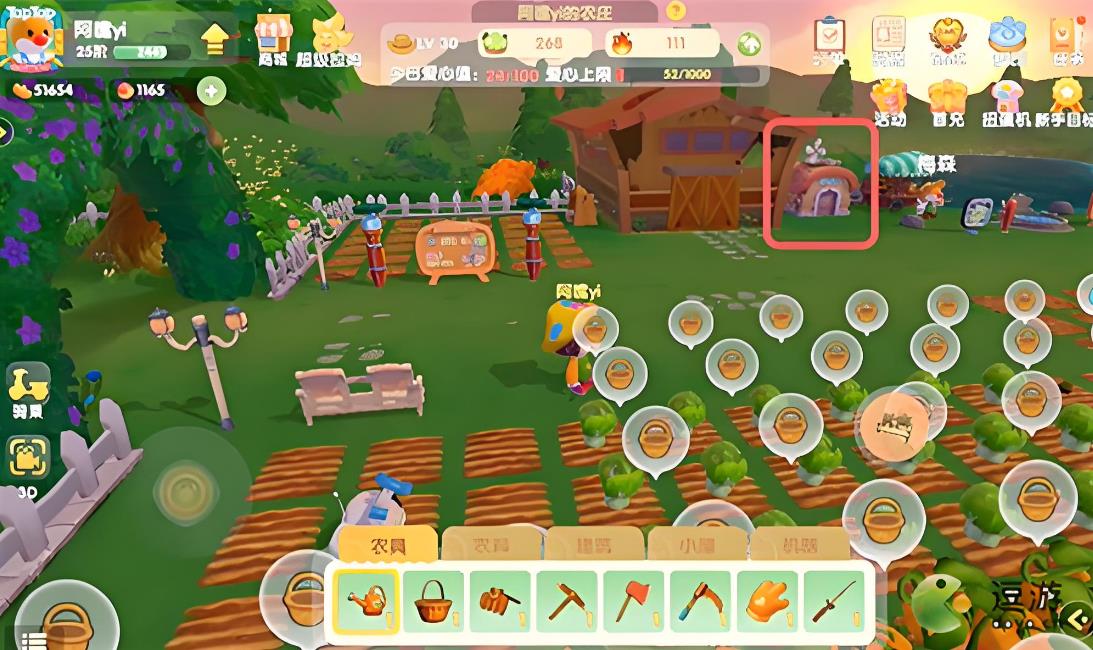The image size is (1093, 650).
Task: Pick the scythe tool slot
Action: click(700, 601)
